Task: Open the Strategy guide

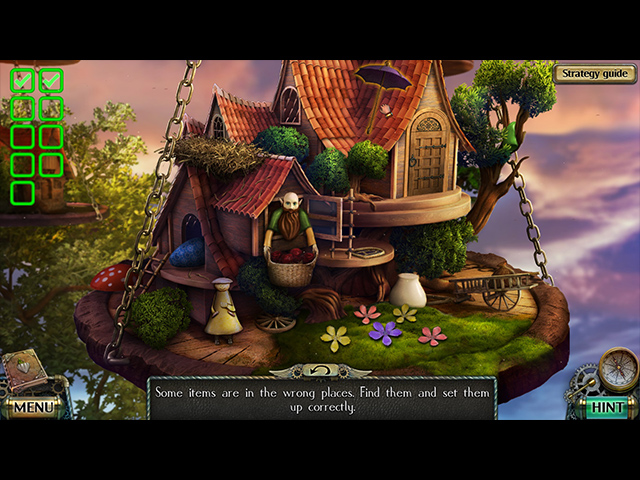Action: 595,73
